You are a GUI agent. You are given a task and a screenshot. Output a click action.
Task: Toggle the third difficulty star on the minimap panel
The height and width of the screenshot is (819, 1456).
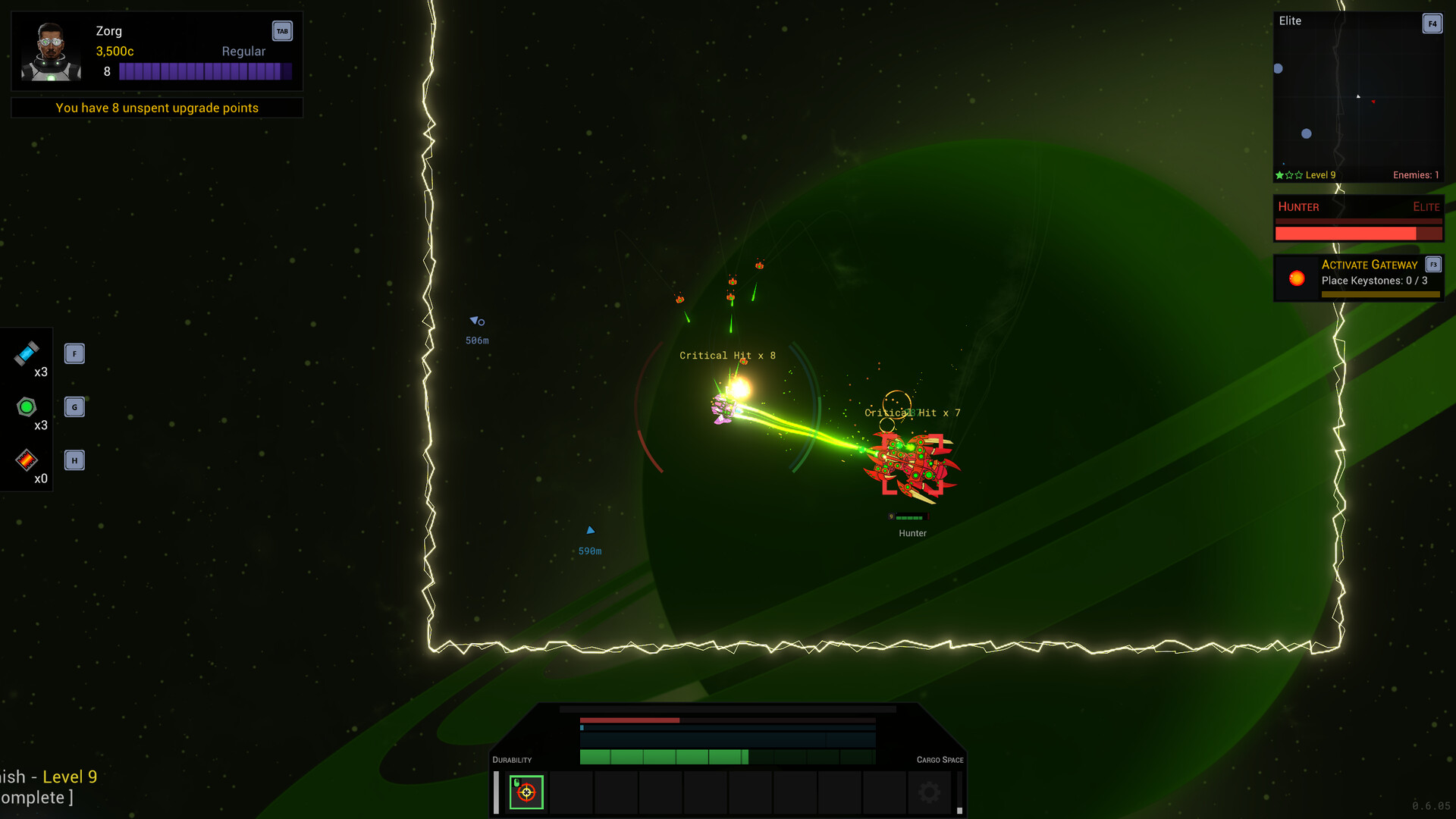(x=1299, y=174)
